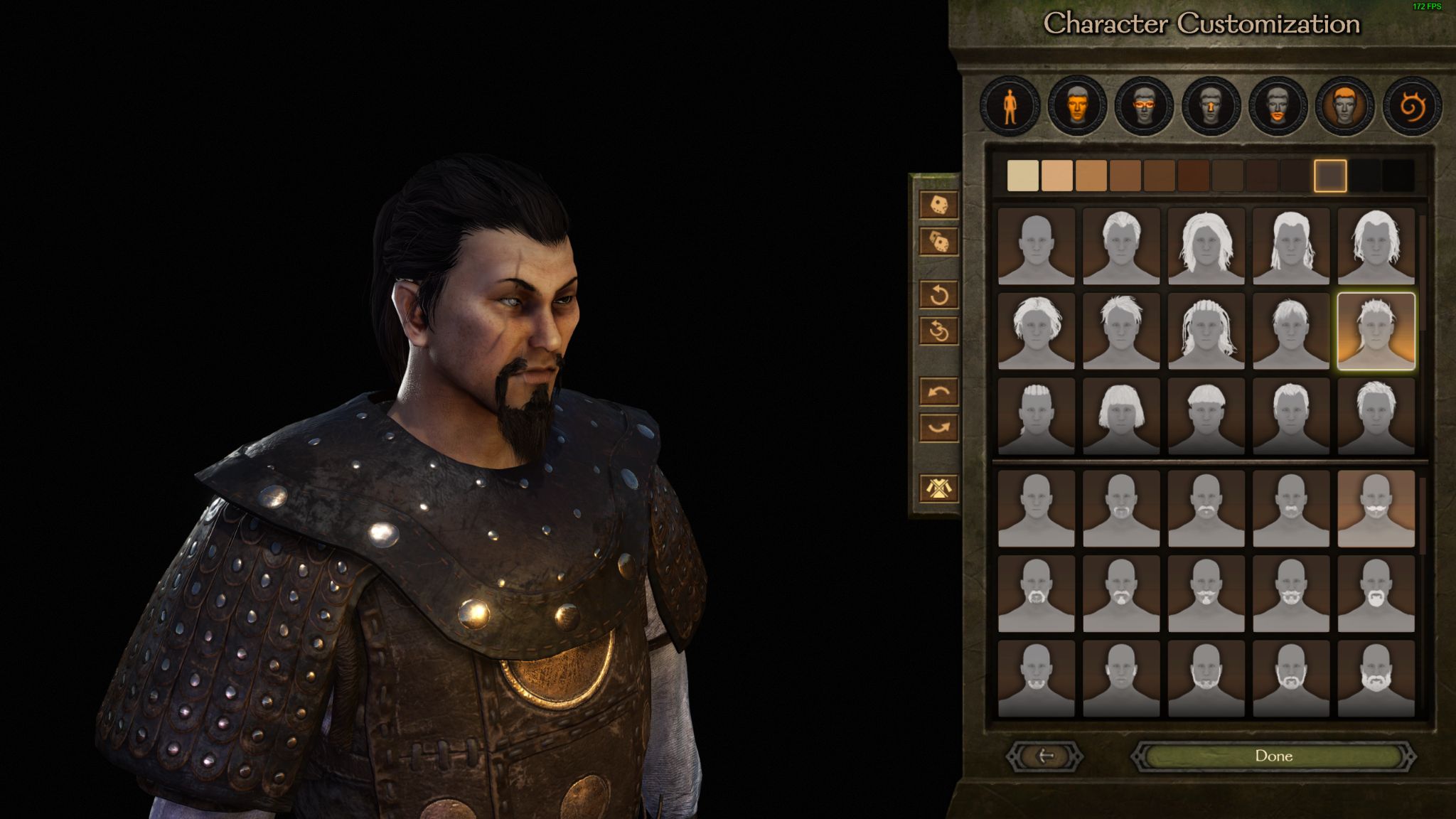Select the orange-haired head hair tab
Image resolution: width=1456 pixels, height=819 pixels.
point(1344,107)
